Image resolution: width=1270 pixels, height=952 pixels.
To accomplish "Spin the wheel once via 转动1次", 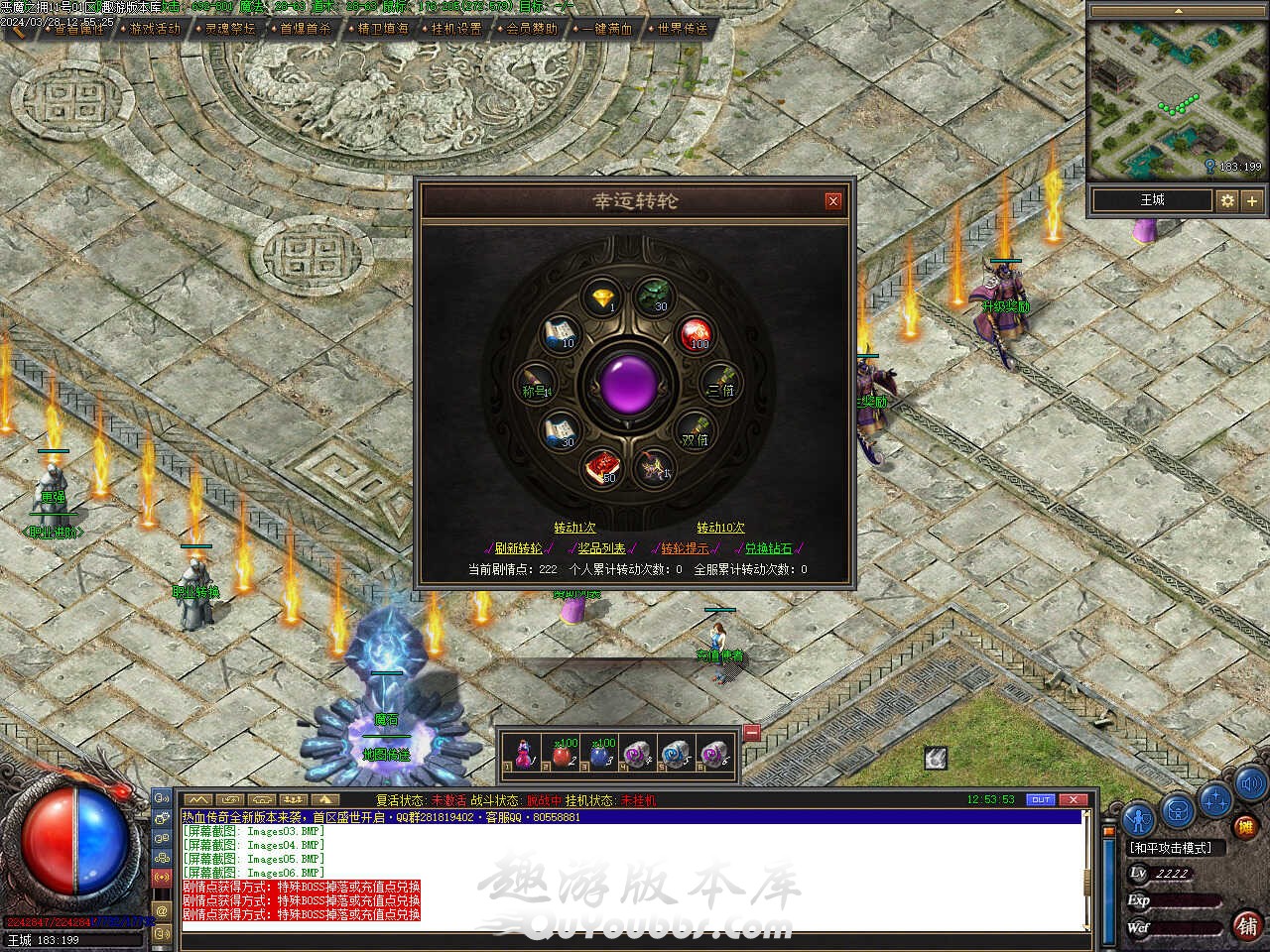I will point(575,528).
